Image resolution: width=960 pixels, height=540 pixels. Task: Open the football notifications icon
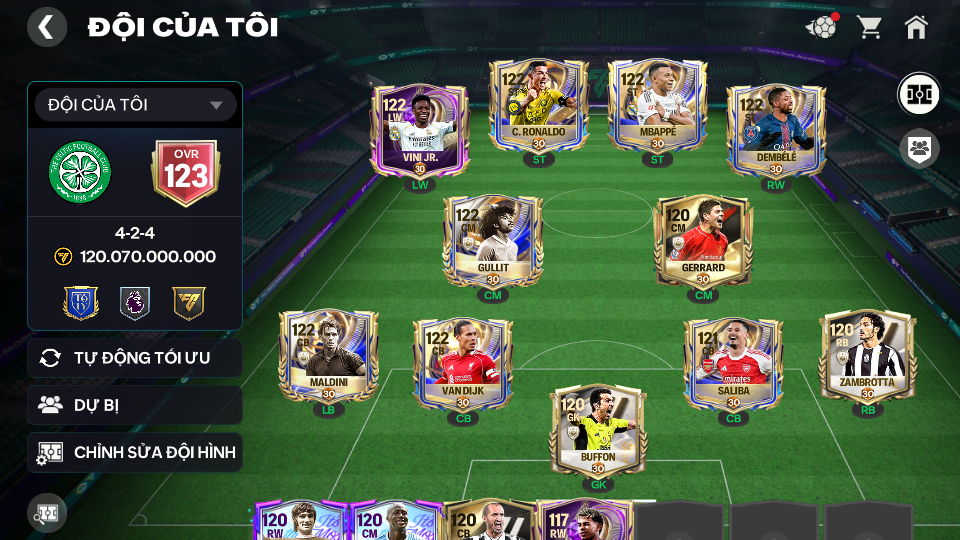click(821, 27)
